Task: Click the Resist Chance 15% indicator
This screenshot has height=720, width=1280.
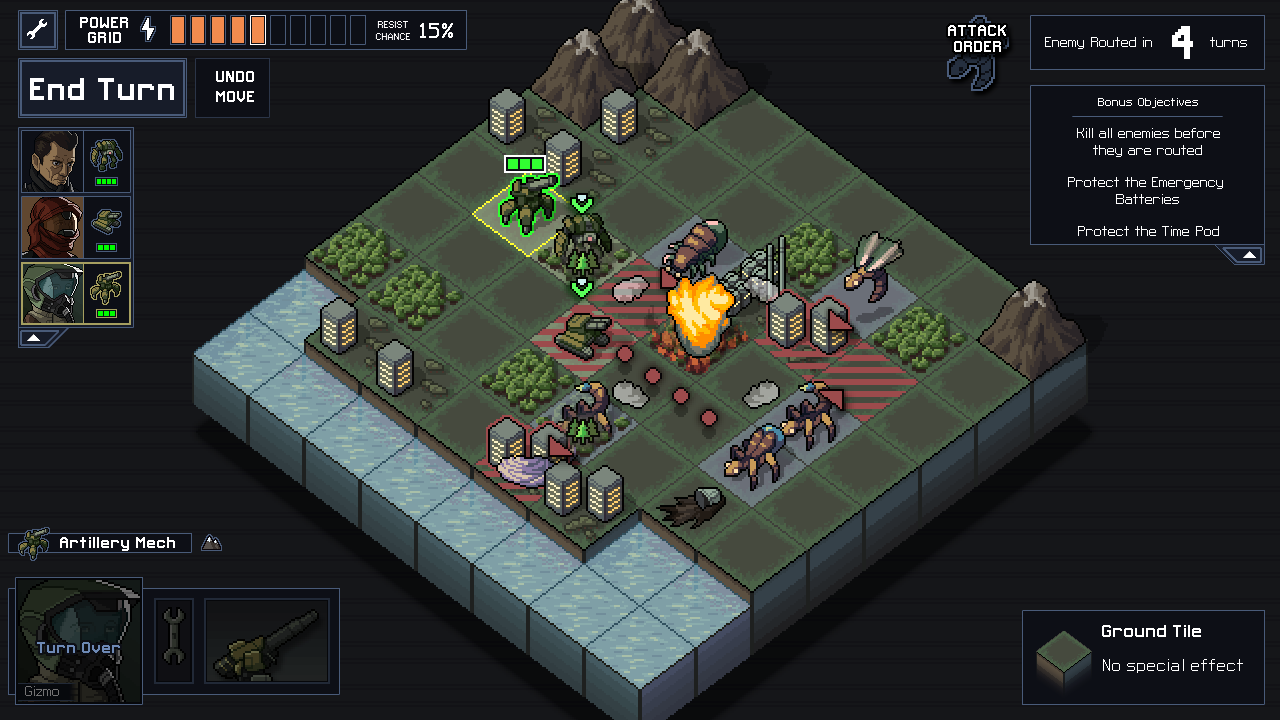Action: (414, 29)
